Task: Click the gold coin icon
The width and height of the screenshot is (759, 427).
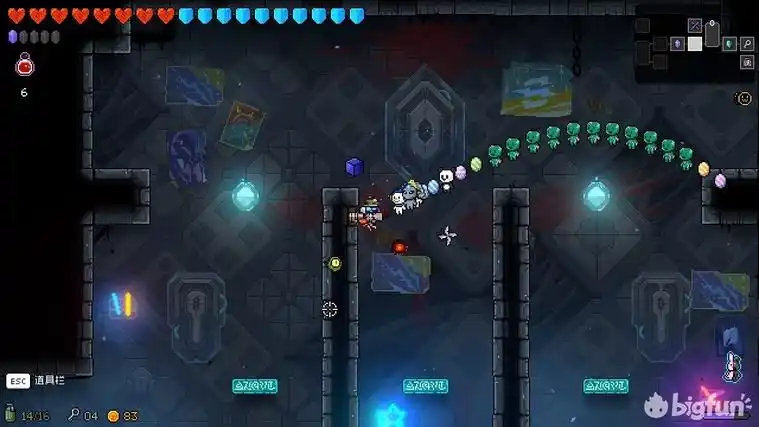Action: coord(113,415)
